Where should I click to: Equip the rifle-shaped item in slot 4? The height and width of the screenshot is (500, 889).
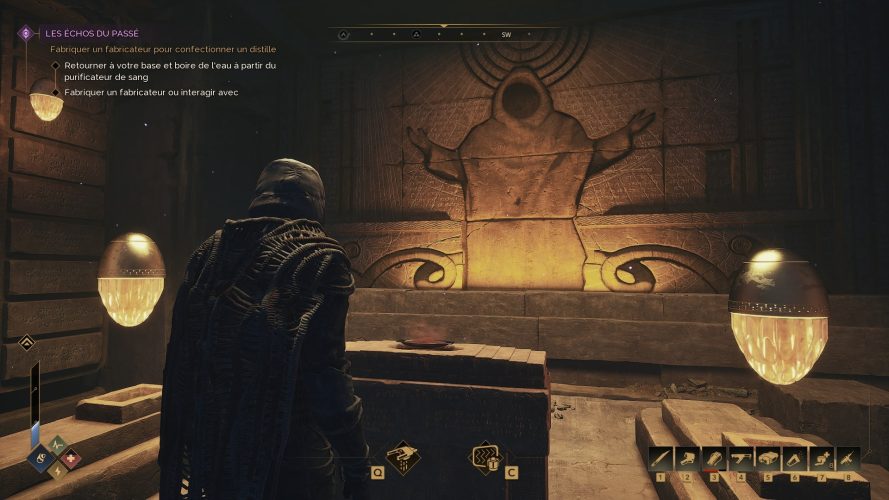741,458
